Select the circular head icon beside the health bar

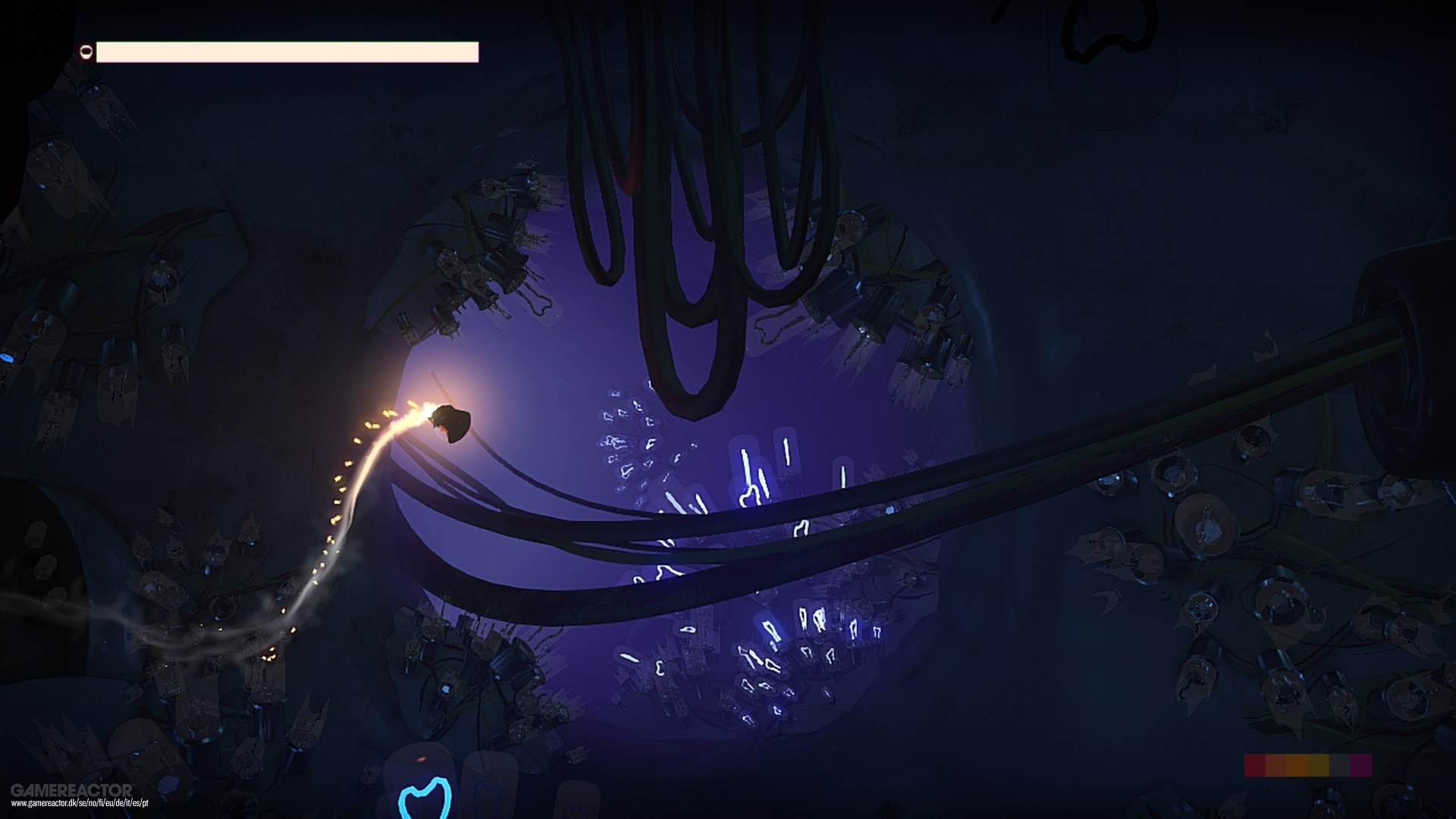click(86, 52)
